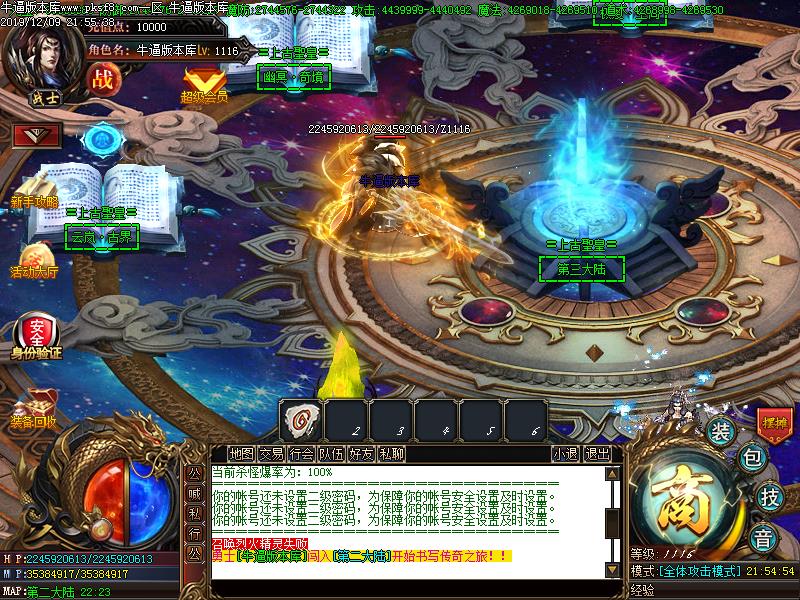Open the 好友 friends button

point(361,453)
